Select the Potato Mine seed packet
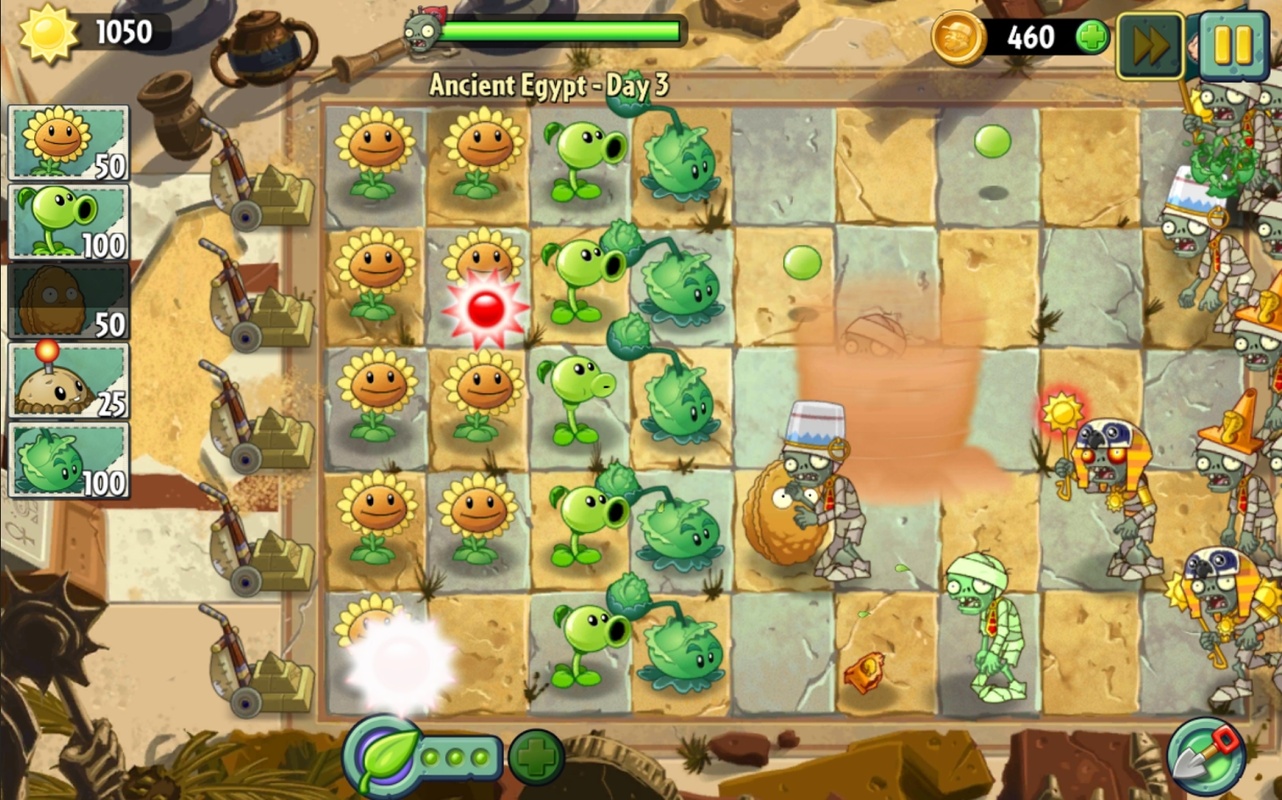Image resolution: width=1282 pixels, height=800 pixels. pyautogui.click(x=68, y=380)
